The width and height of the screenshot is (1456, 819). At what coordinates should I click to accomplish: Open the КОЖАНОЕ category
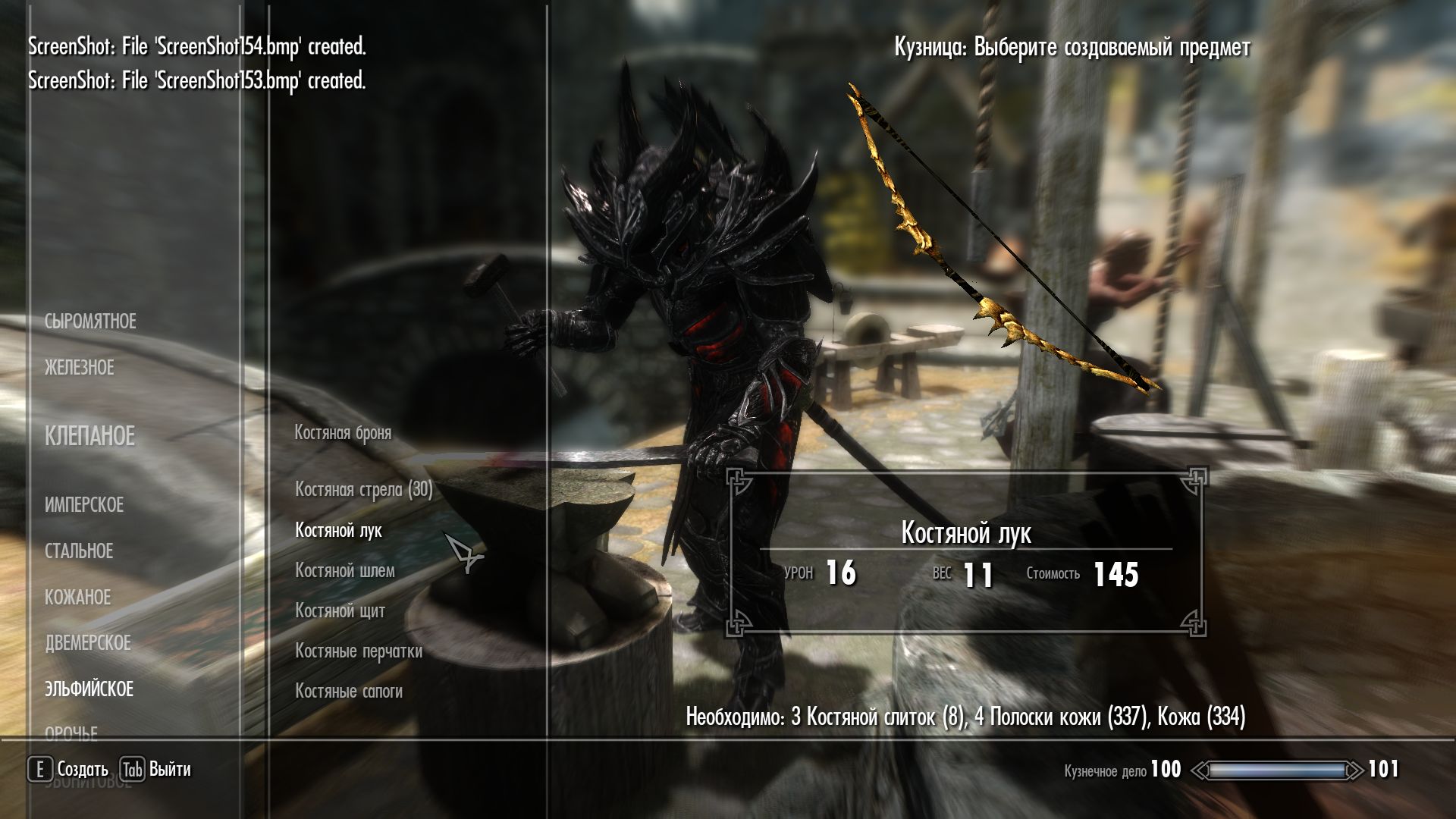tap(77, 598)
